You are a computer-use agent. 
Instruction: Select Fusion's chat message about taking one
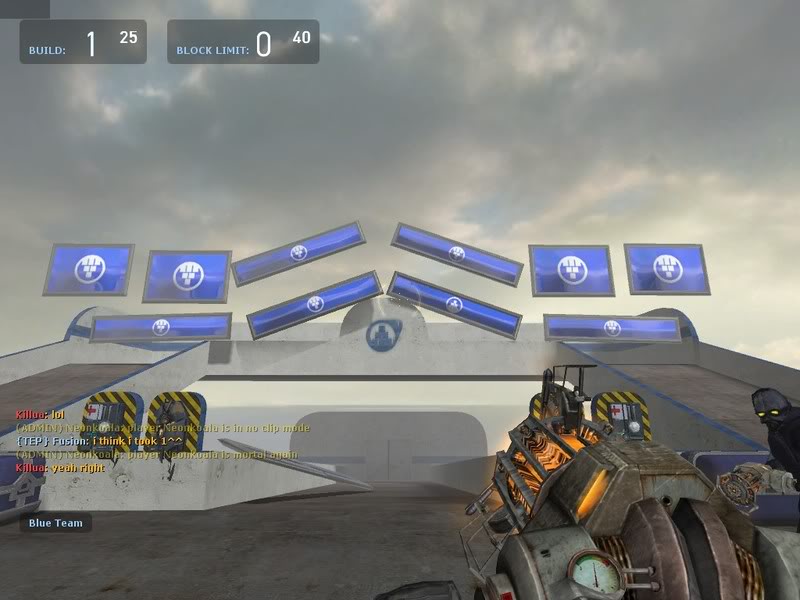pos(99,441)
